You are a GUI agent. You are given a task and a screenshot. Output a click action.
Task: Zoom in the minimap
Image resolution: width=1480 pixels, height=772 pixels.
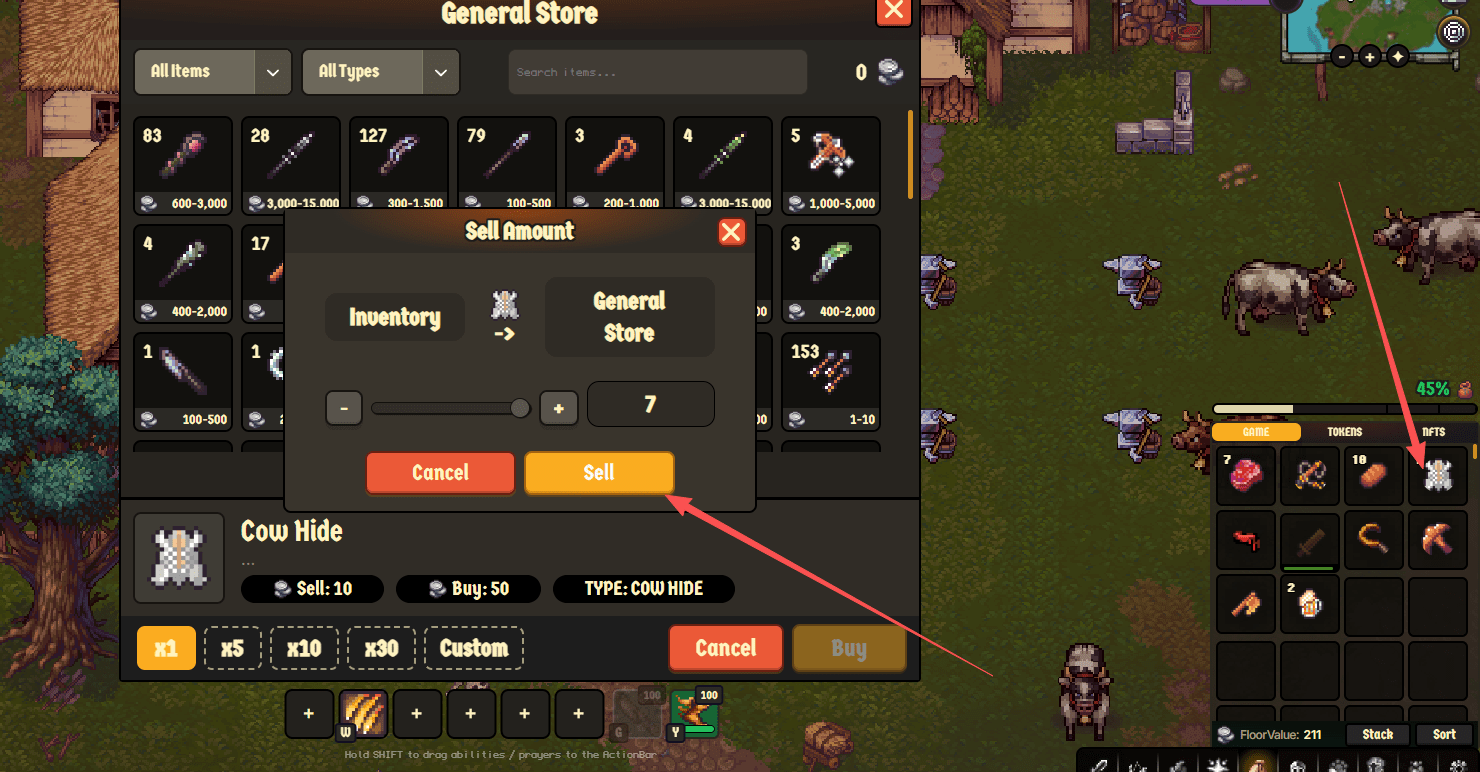pyautogui.click(x=1370, y=56)
